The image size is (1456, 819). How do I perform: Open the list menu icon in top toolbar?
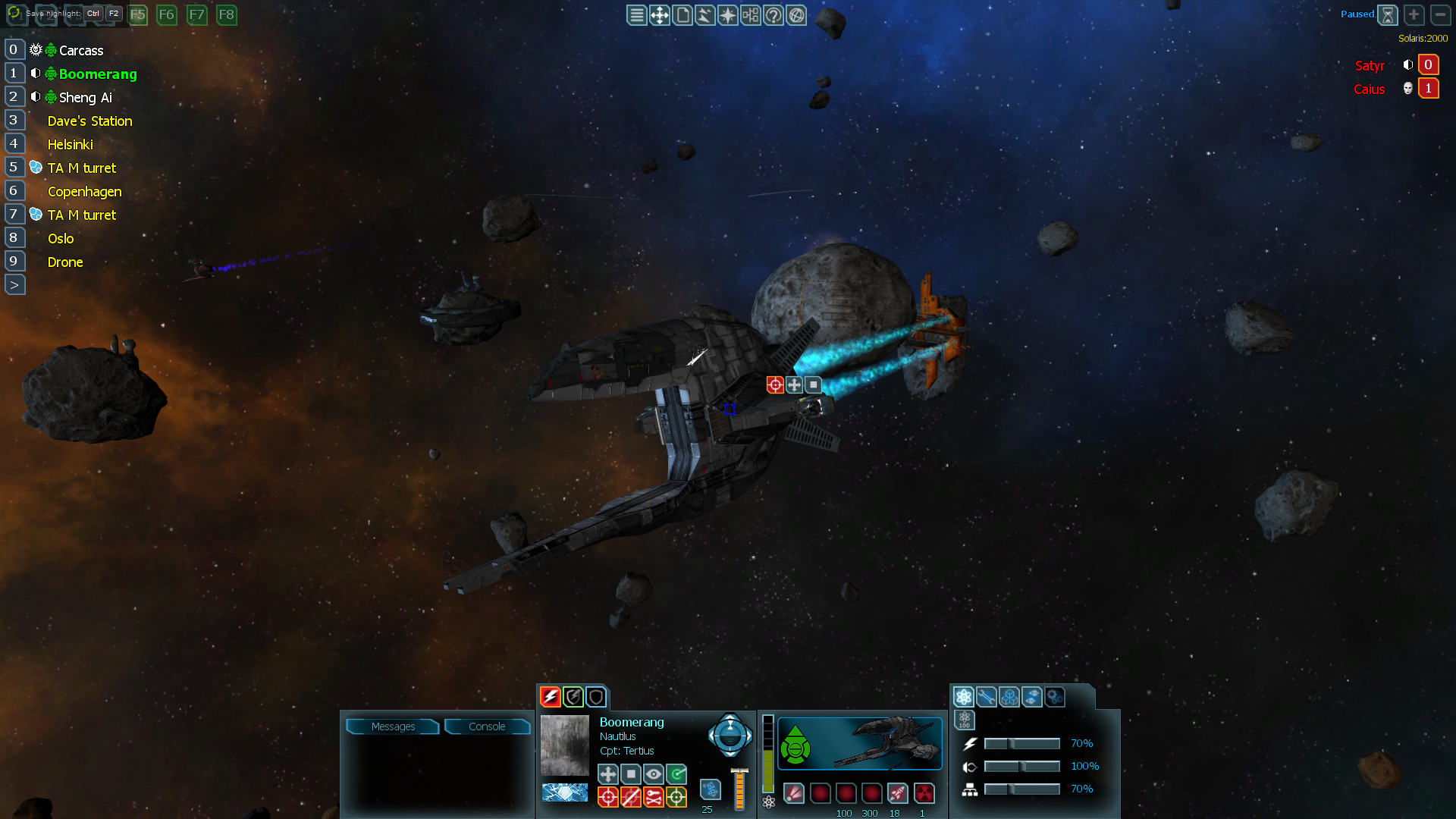click(637, 14)
